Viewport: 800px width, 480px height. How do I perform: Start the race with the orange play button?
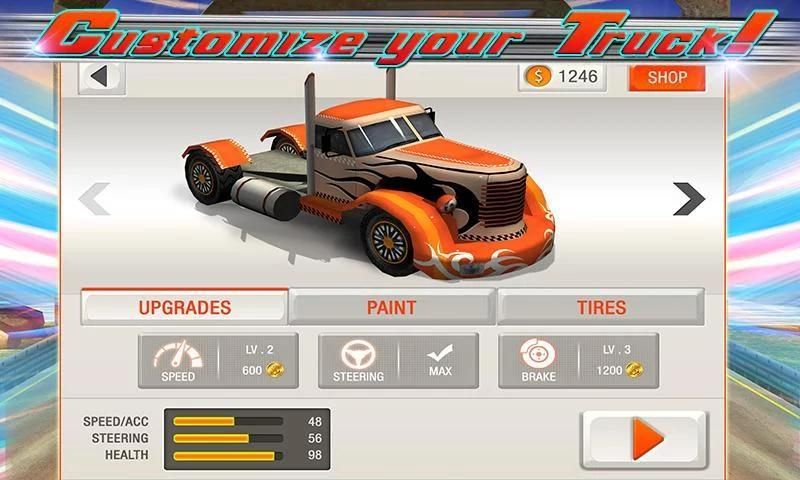pos(644,439)
